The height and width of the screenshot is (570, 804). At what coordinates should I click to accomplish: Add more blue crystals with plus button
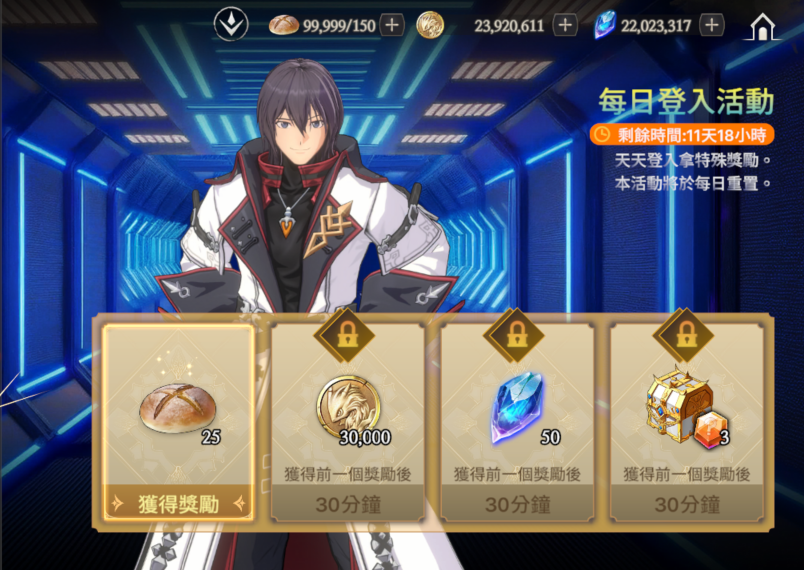[x=711, y=25]
